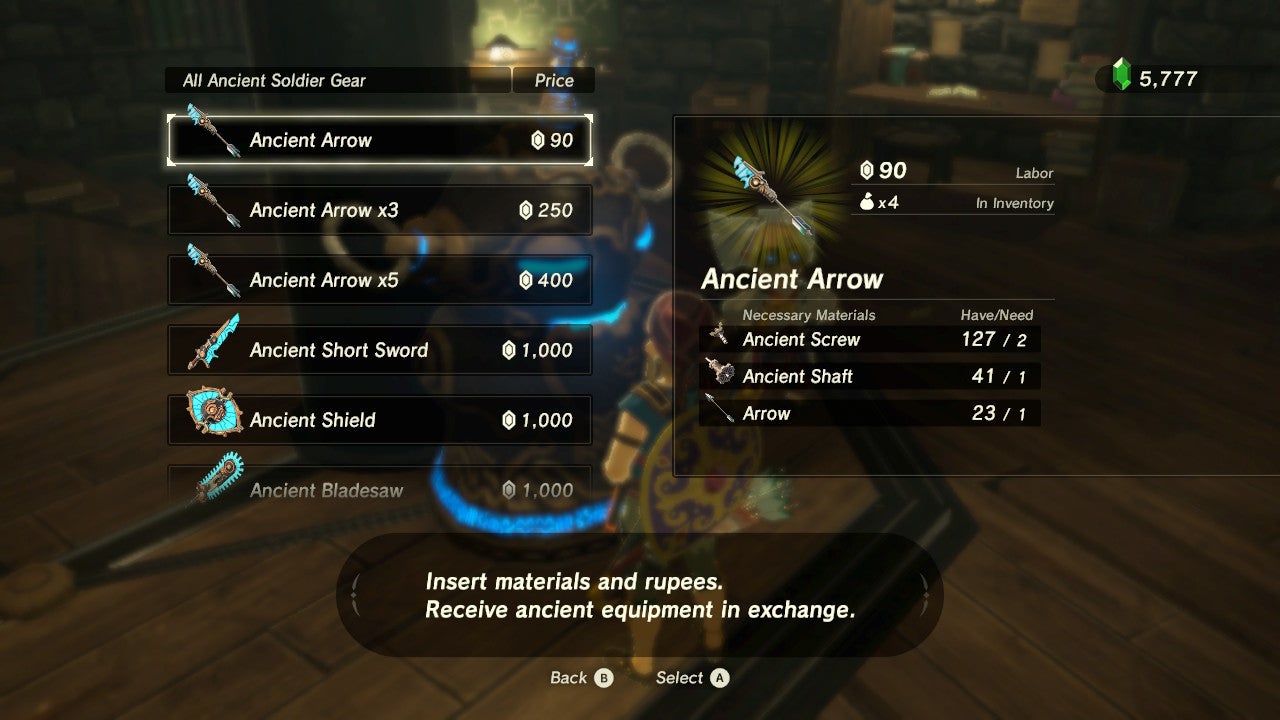Click the left chevron on the message box
The height and width of the screenshot is (720, 1280).
(356, 595)
